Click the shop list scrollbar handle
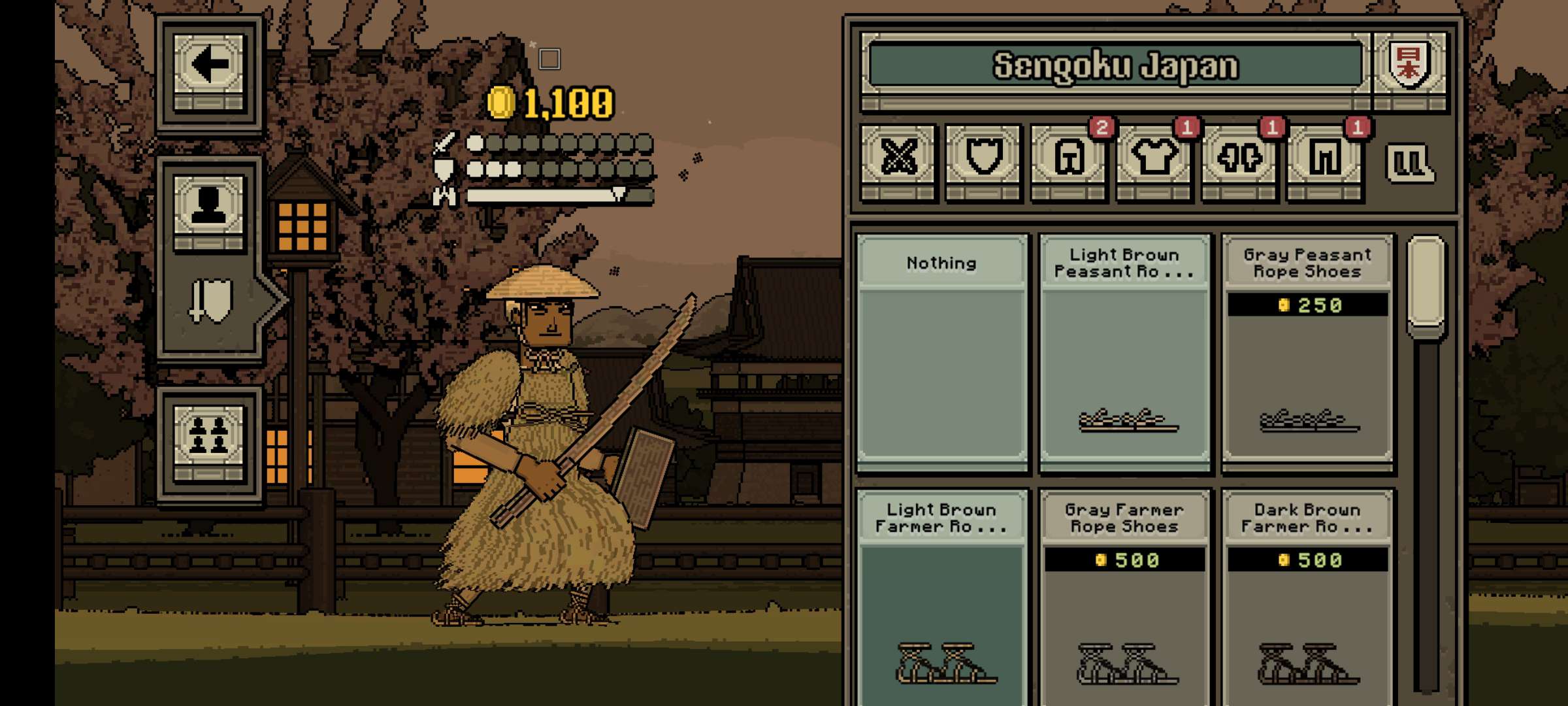The width and height of the screenshot is (1568, 706). point(1426,283)
